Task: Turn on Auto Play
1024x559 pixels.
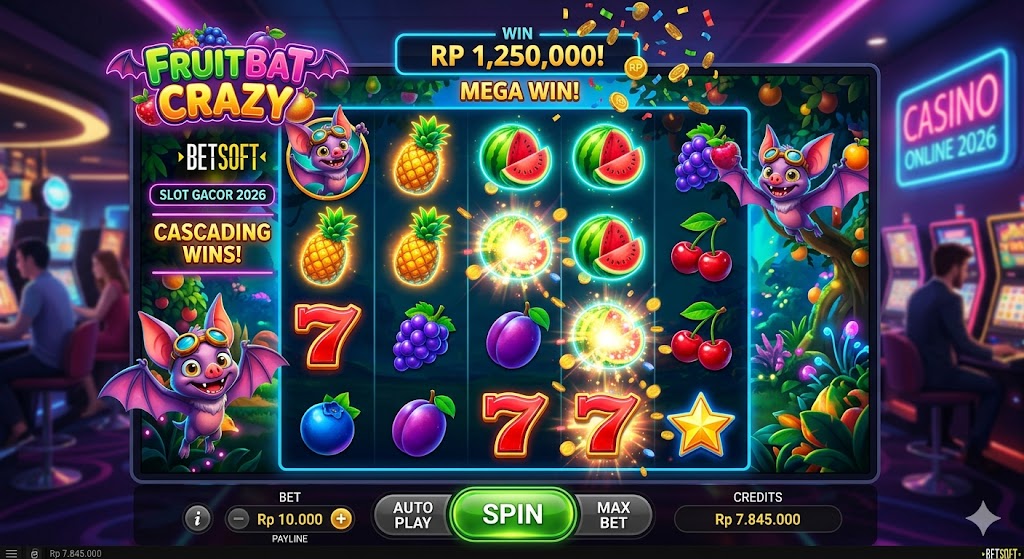Action: (412, 515)
